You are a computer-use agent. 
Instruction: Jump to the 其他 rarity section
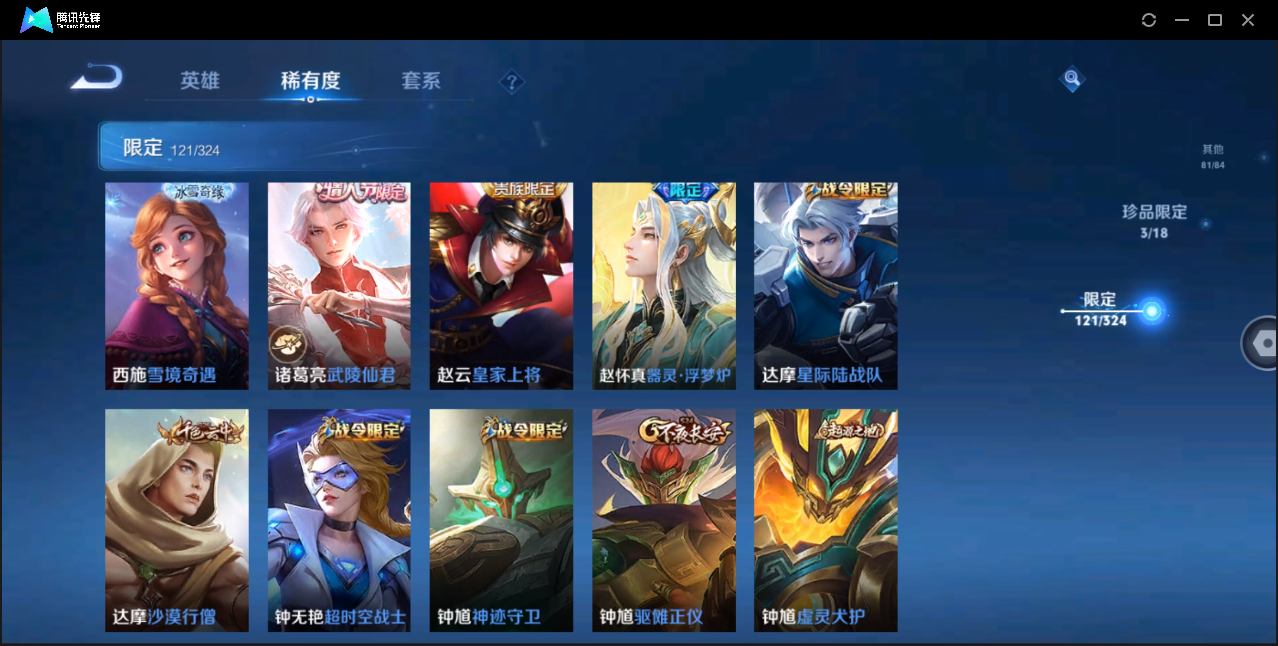[x=1212, y=157]
